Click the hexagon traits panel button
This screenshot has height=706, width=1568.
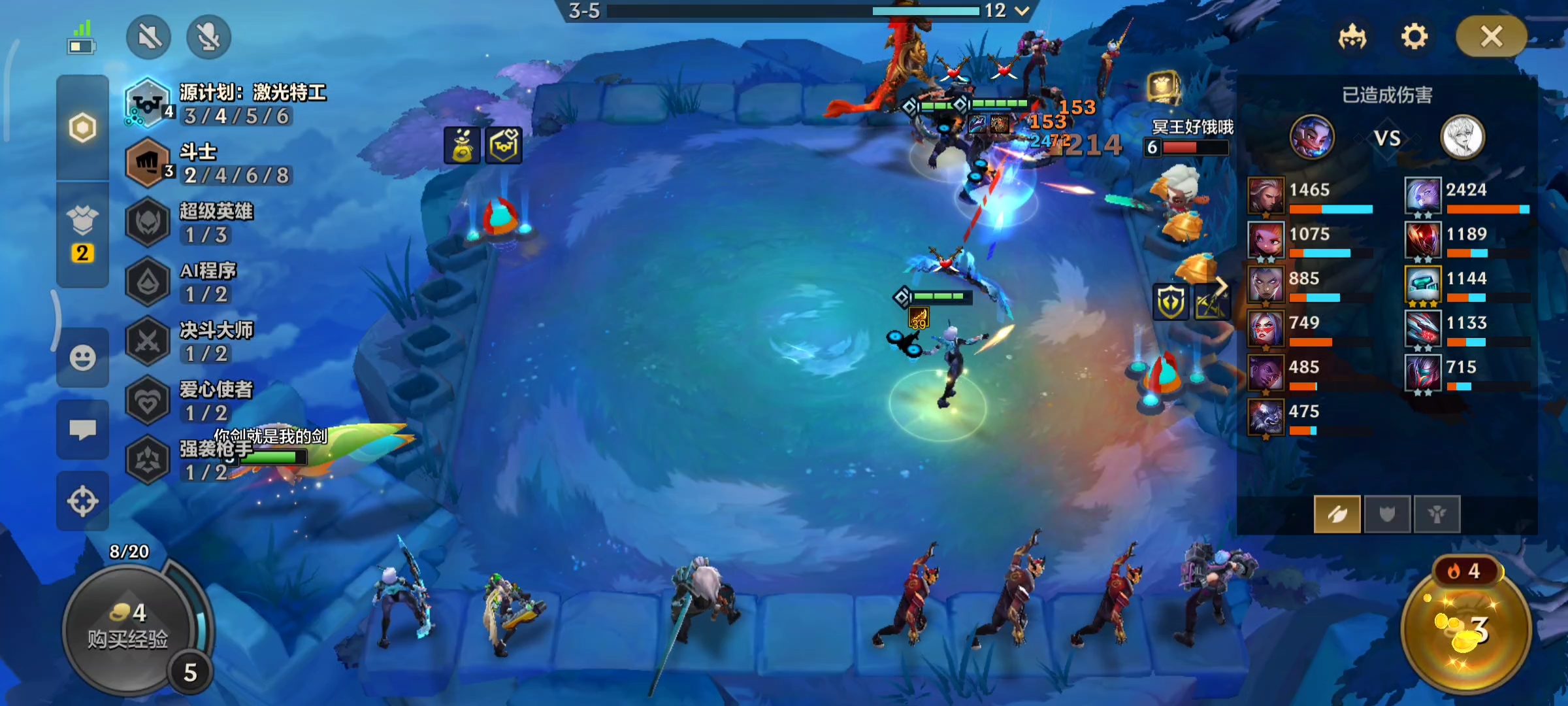pos(82,127)
